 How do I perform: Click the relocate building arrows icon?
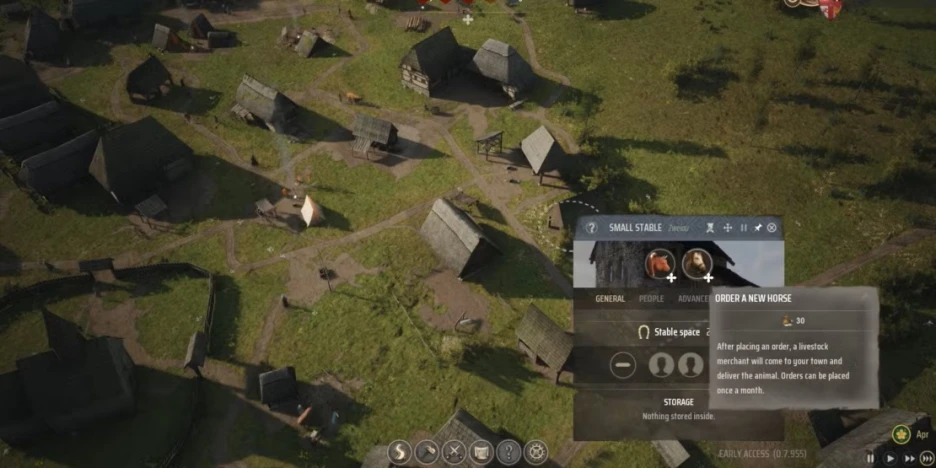[x=728, y=228]
